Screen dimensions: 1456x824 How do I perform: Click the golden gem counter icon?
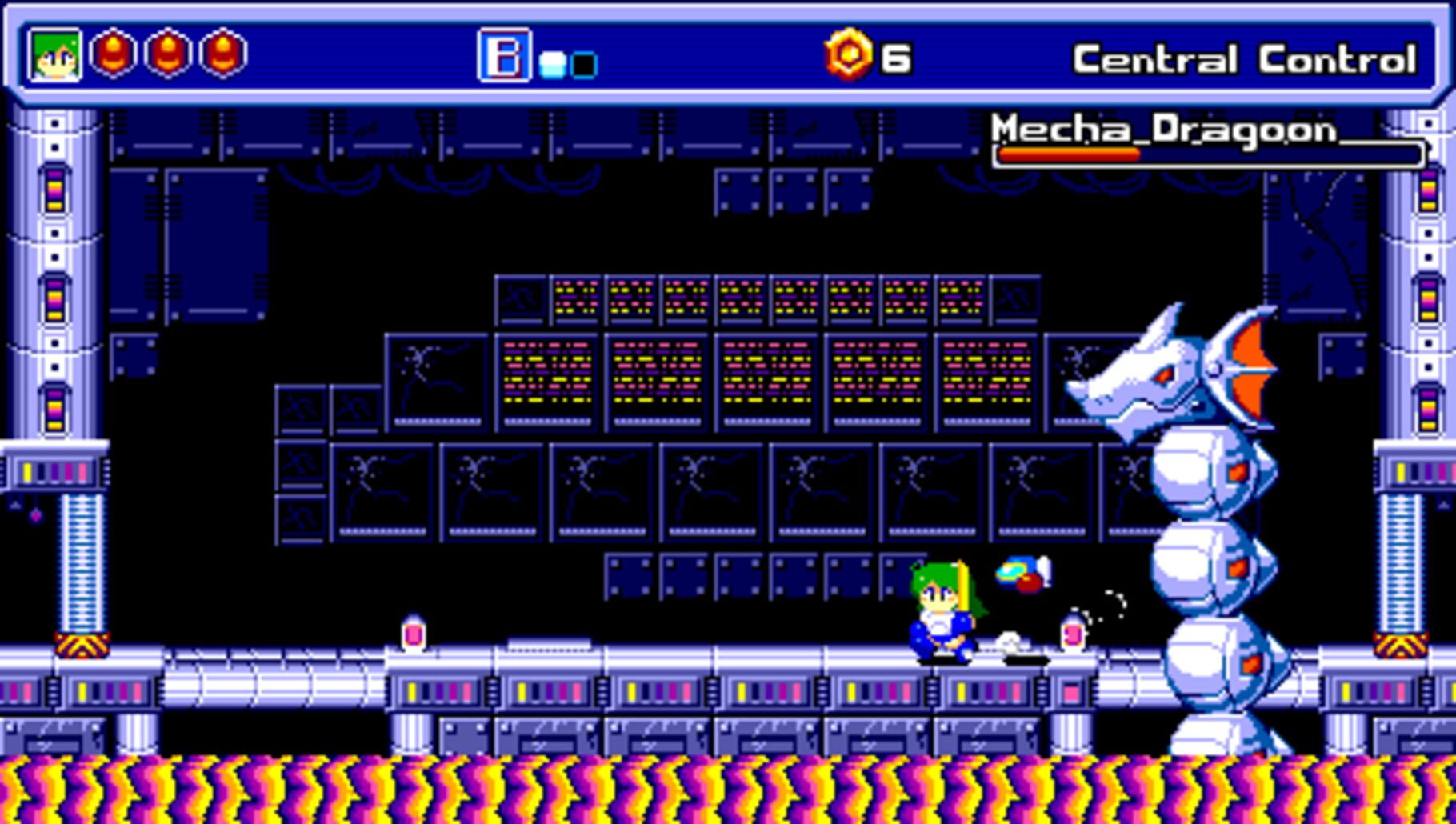click(x=851, y=54)
